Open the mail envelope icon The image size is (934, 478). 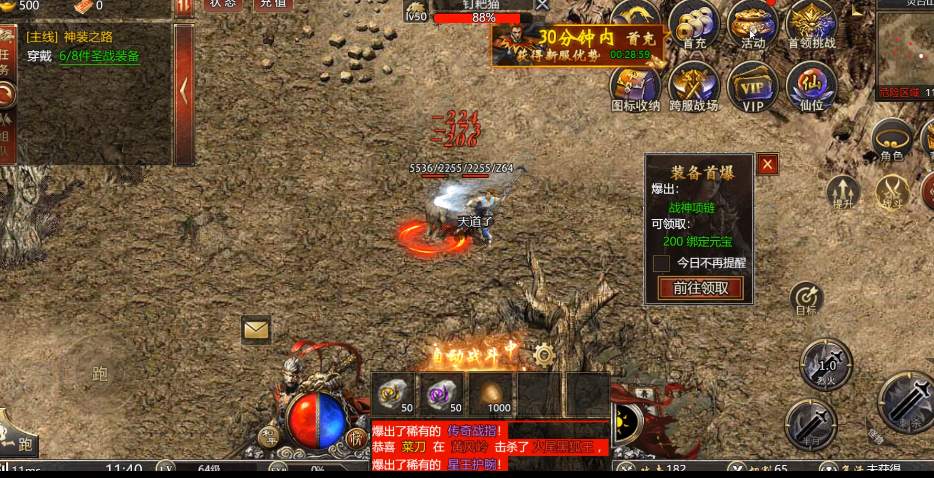tap(256, 328)
